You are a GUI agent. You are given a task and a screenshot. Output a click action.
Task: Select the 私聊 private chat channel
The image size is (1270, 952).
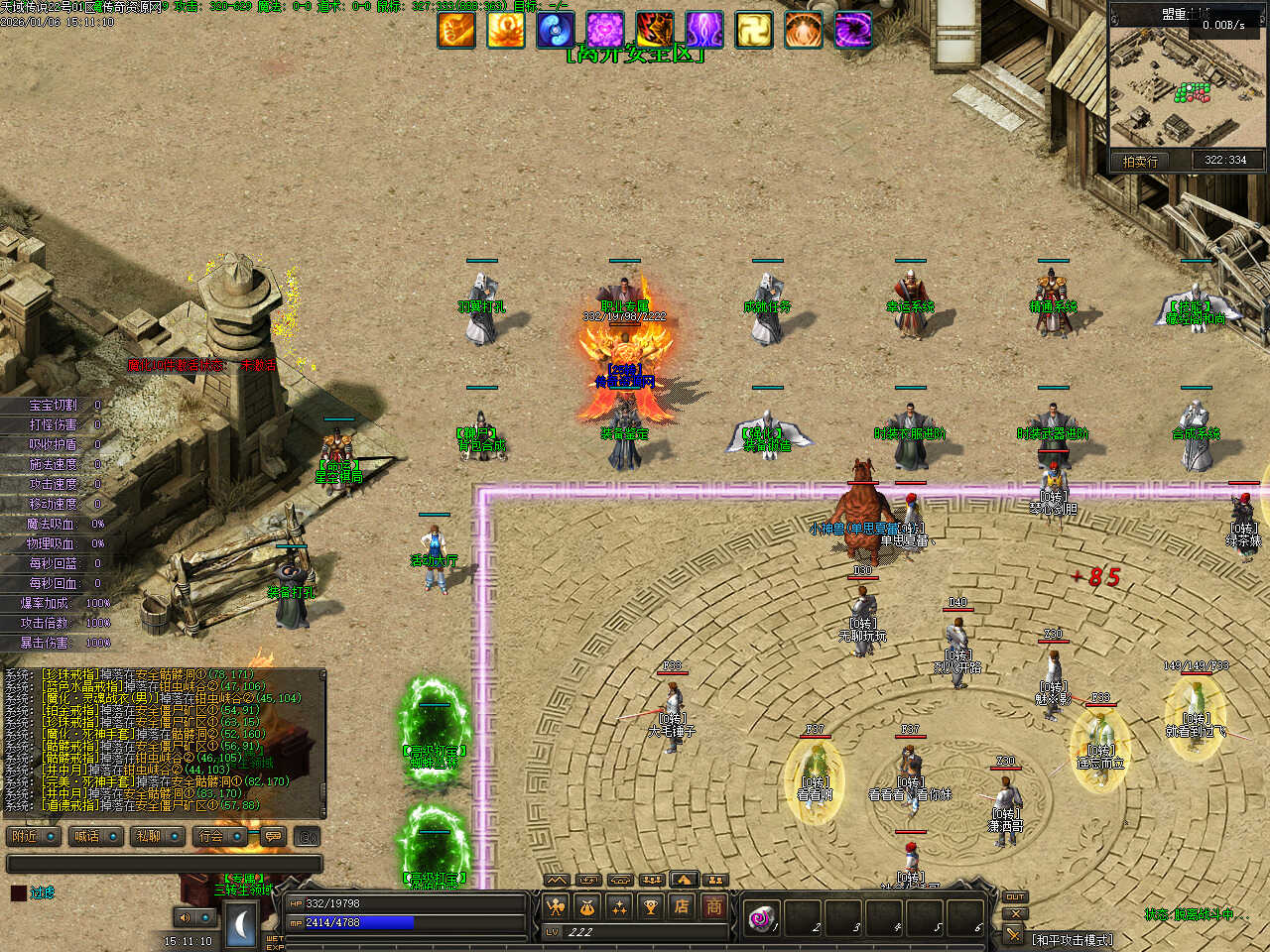tap(157, 836)
